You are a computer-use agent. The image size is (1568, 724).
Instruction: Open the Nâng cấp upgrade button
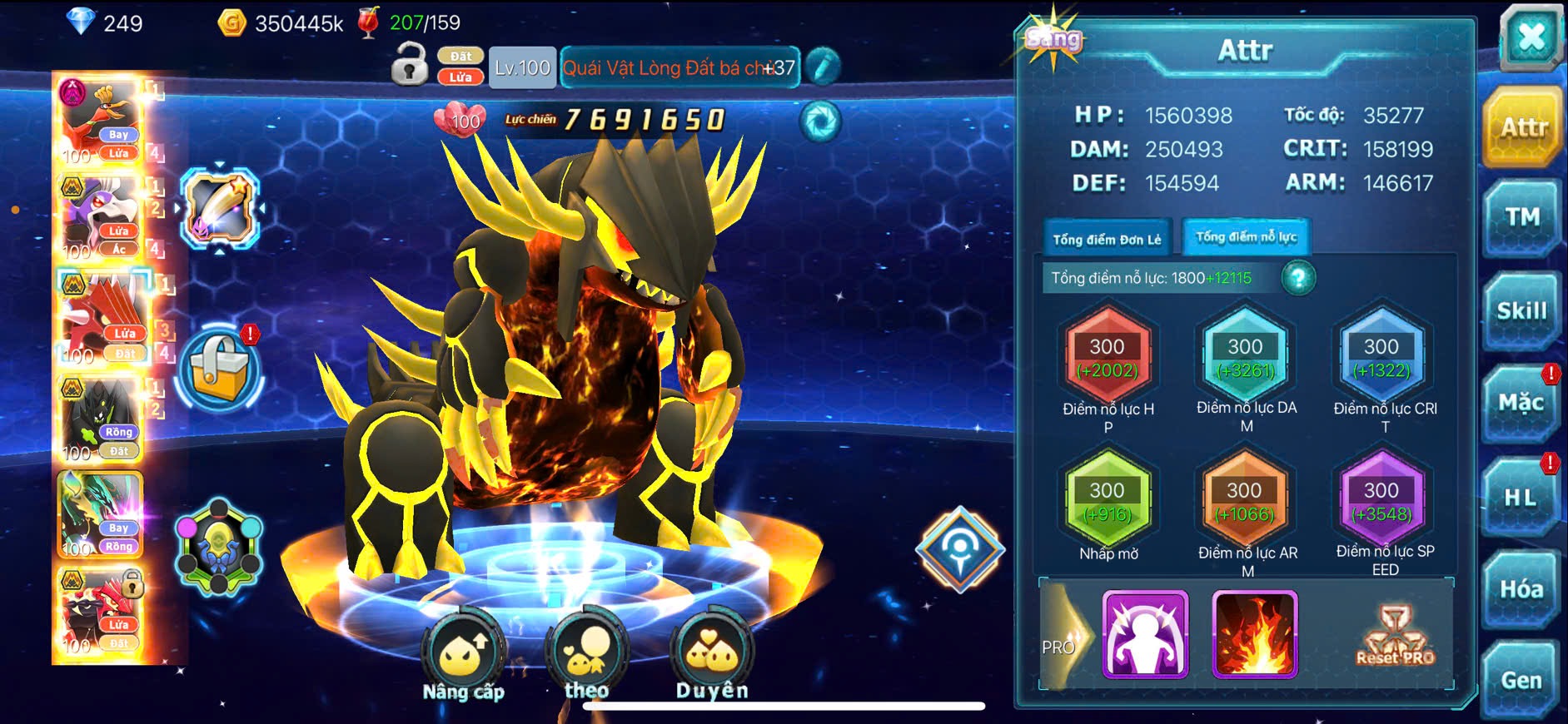click(x=463, y=659)
